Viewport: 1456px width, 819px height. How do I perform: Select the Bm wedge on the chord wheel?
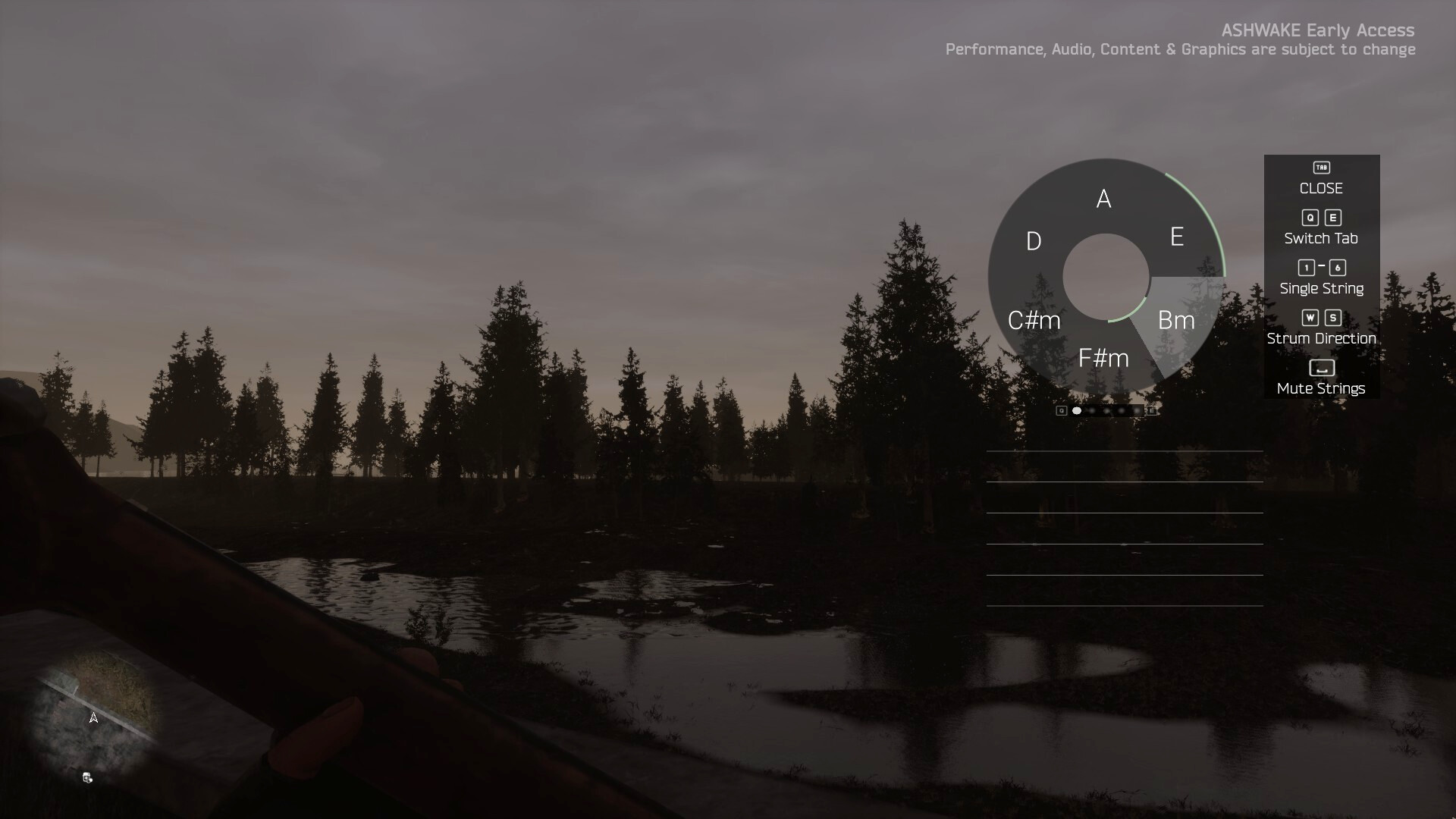pyautogui.click(x=1176, y=319)
